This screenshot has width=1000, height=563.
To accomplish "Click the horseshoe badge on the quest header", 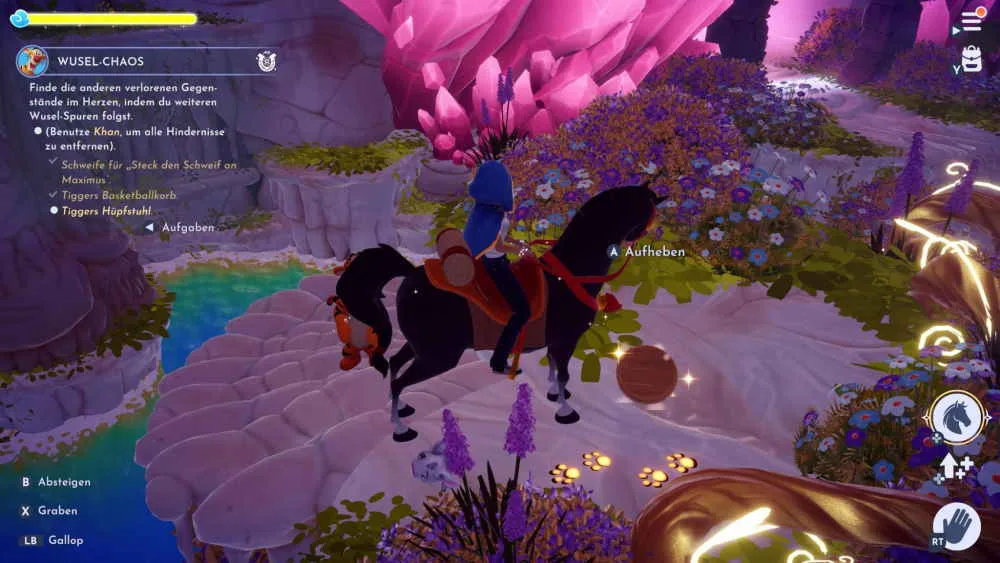I will click(x=266, y=61).
